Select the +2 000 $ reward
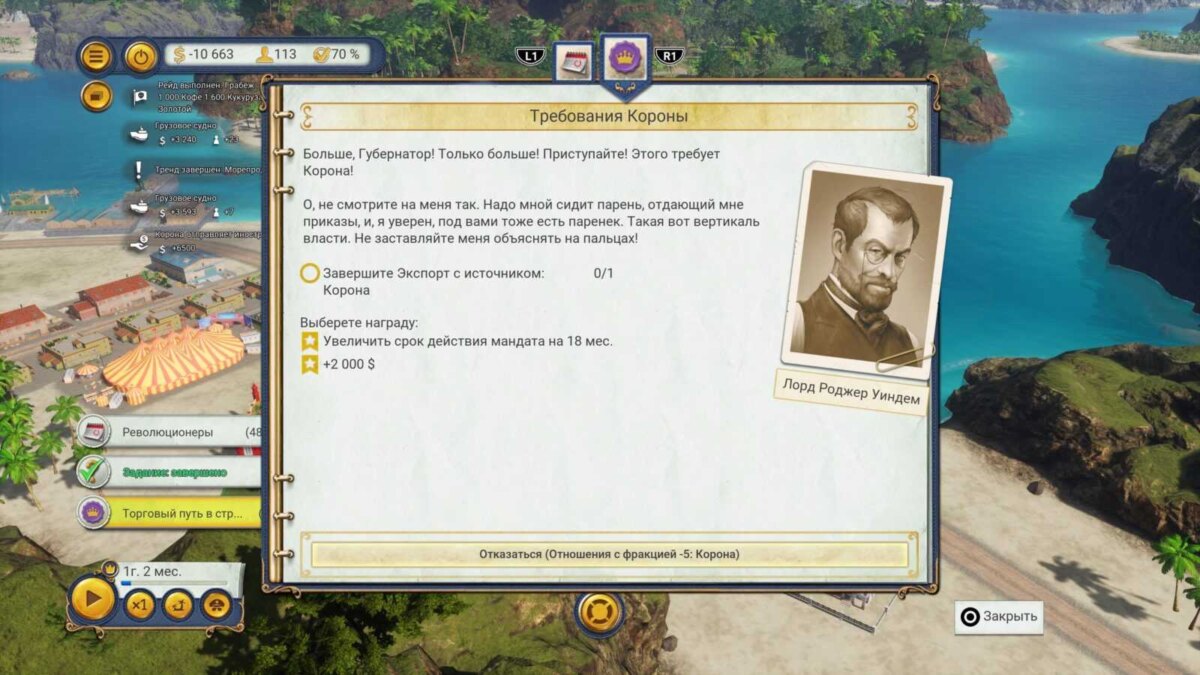The height and width of the screenshot is (675, 1200). point(349,364)
